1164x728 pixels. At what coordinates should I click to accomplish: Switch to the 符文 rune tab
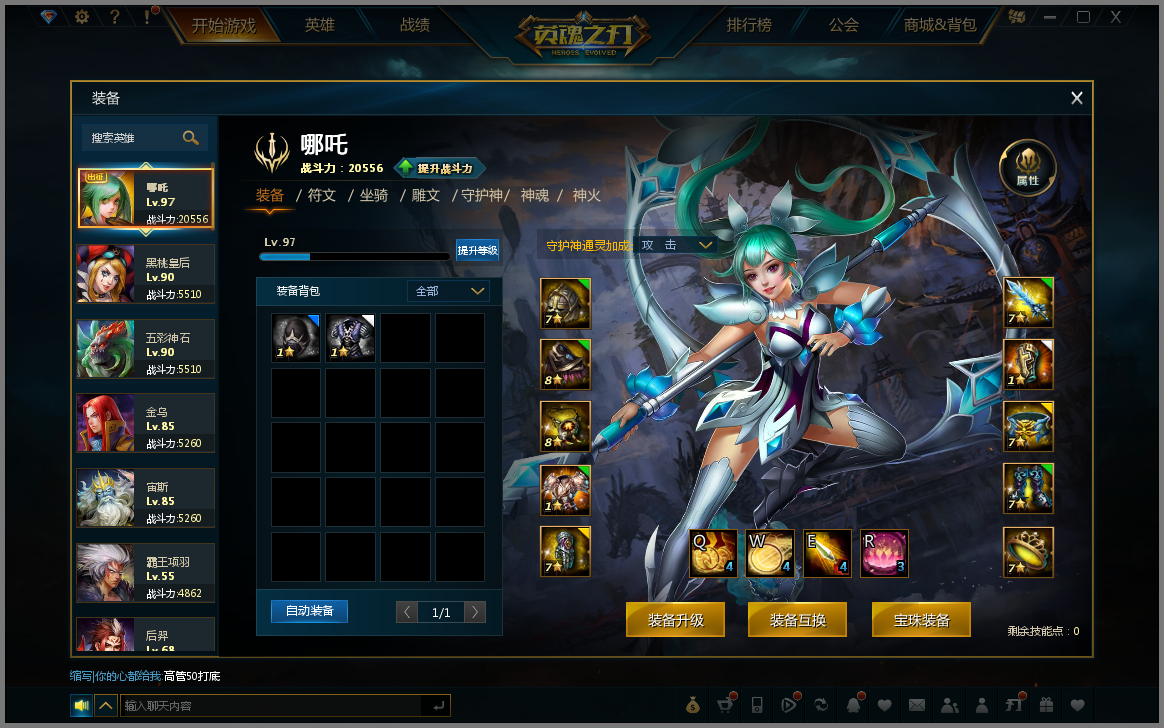click(x=322, y=195)
